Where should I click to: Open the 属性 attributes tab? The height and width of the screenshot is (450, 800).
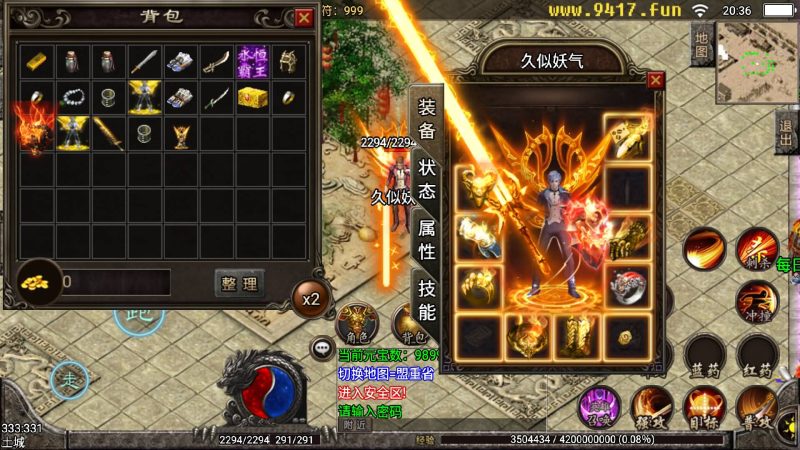427,240
